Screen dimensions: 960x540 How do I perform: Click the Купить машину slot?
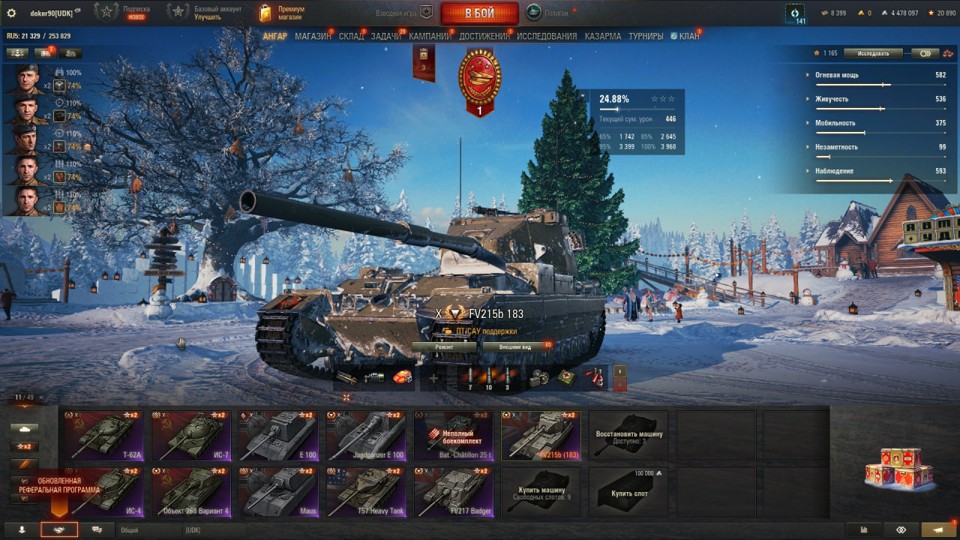(540, 492)
